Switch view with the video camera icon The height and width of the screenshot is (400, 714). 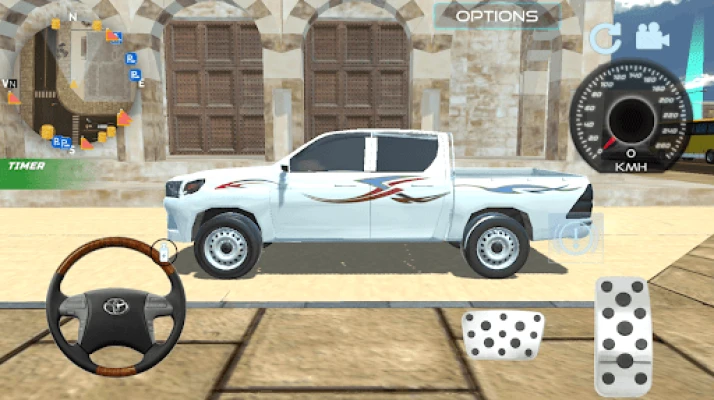coord(652,37)
